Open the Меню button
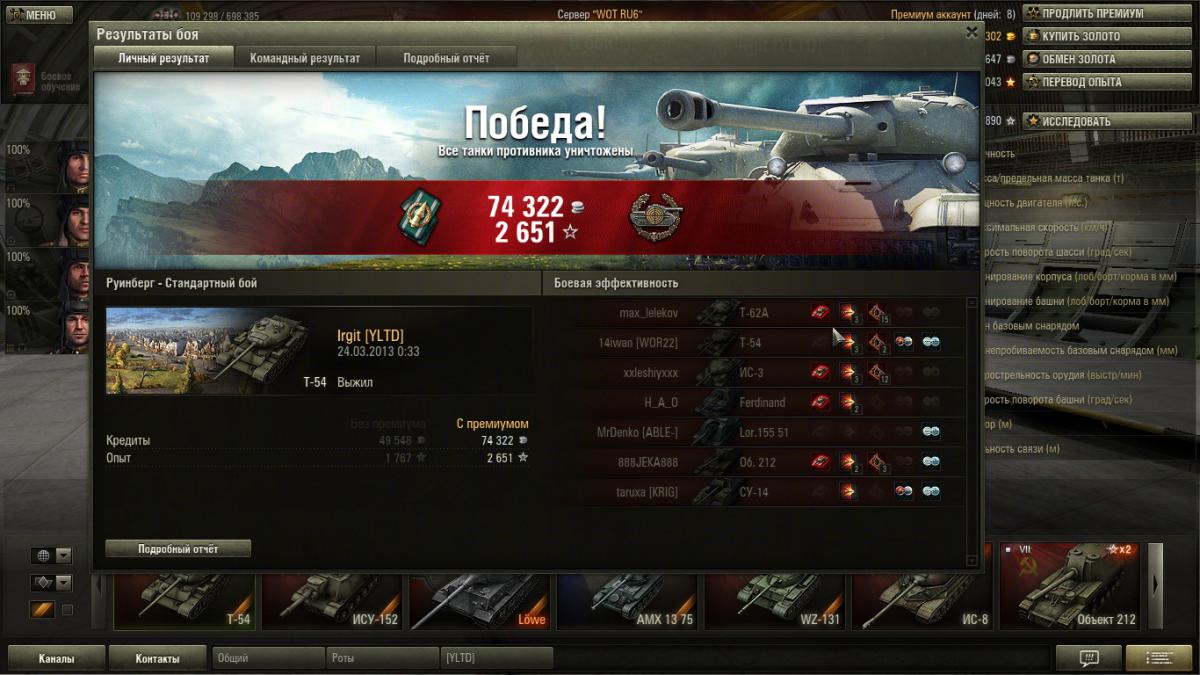The width and height of the screenshot is (1200, 675). point(40,15)
